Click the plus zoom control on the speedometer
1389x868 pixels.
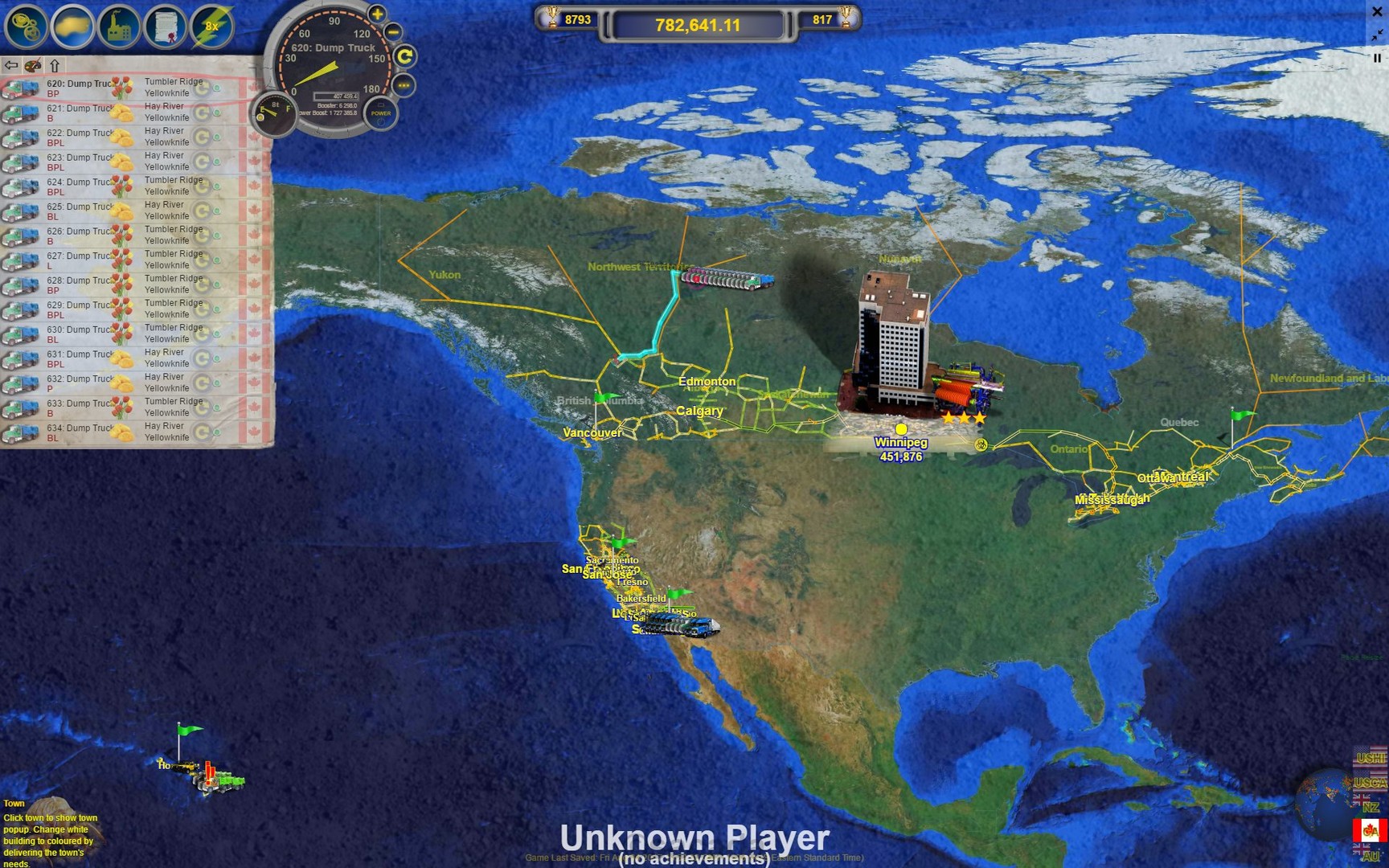click(x=377, y=14)
